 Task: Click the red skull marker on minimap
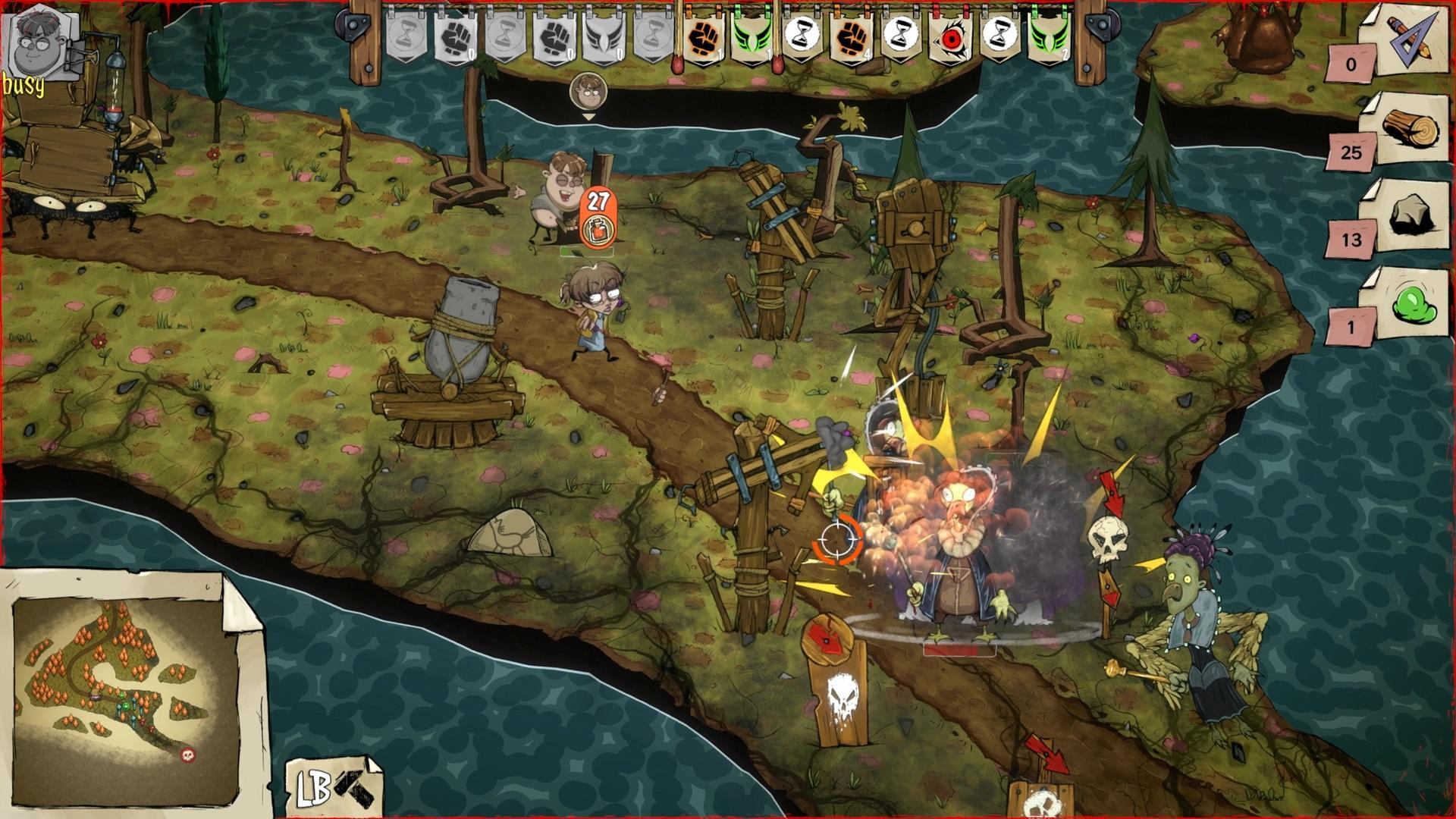187,755
